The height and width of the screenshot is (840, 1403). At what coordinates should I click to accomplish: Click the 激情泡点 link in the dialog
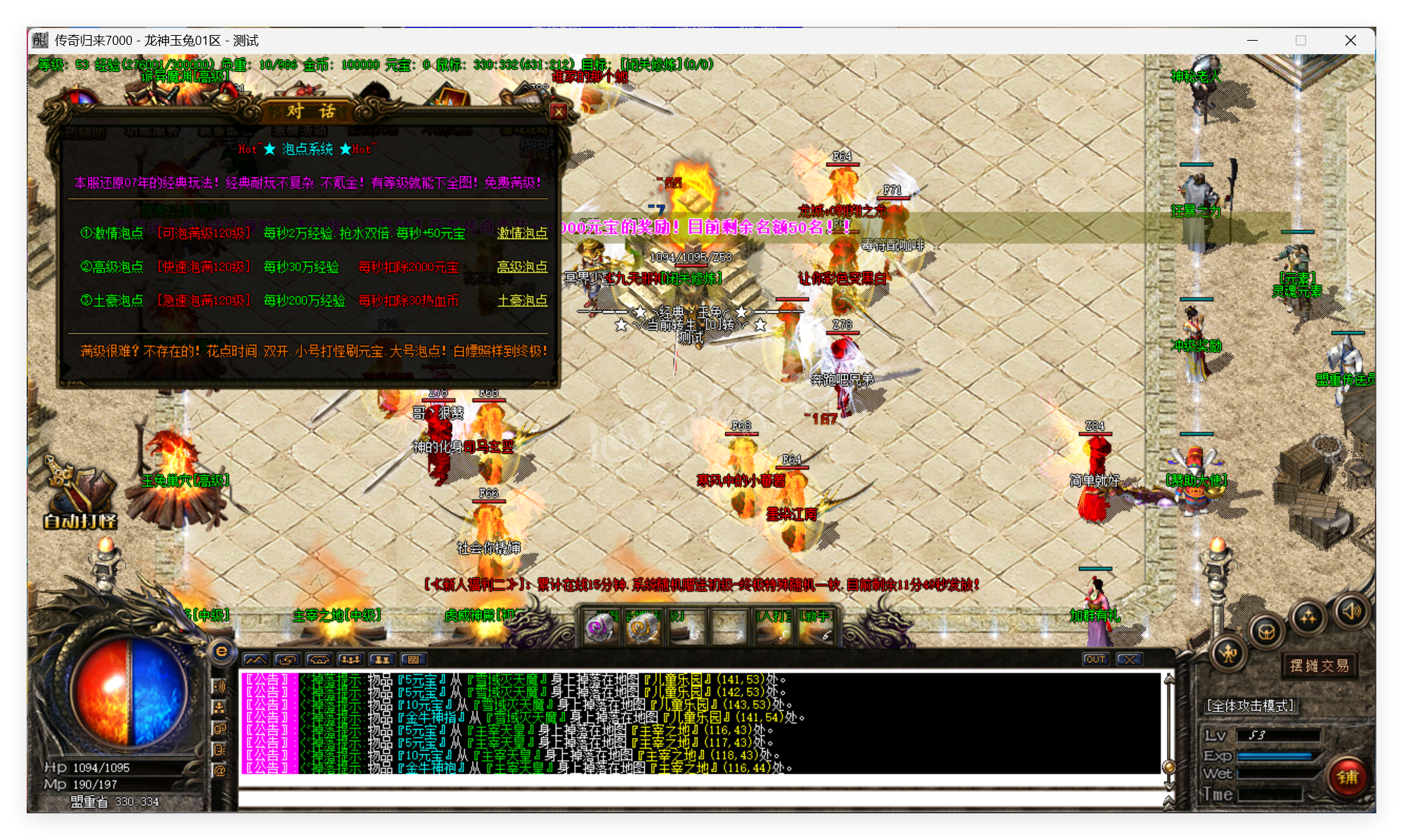[x=524, y=233]
